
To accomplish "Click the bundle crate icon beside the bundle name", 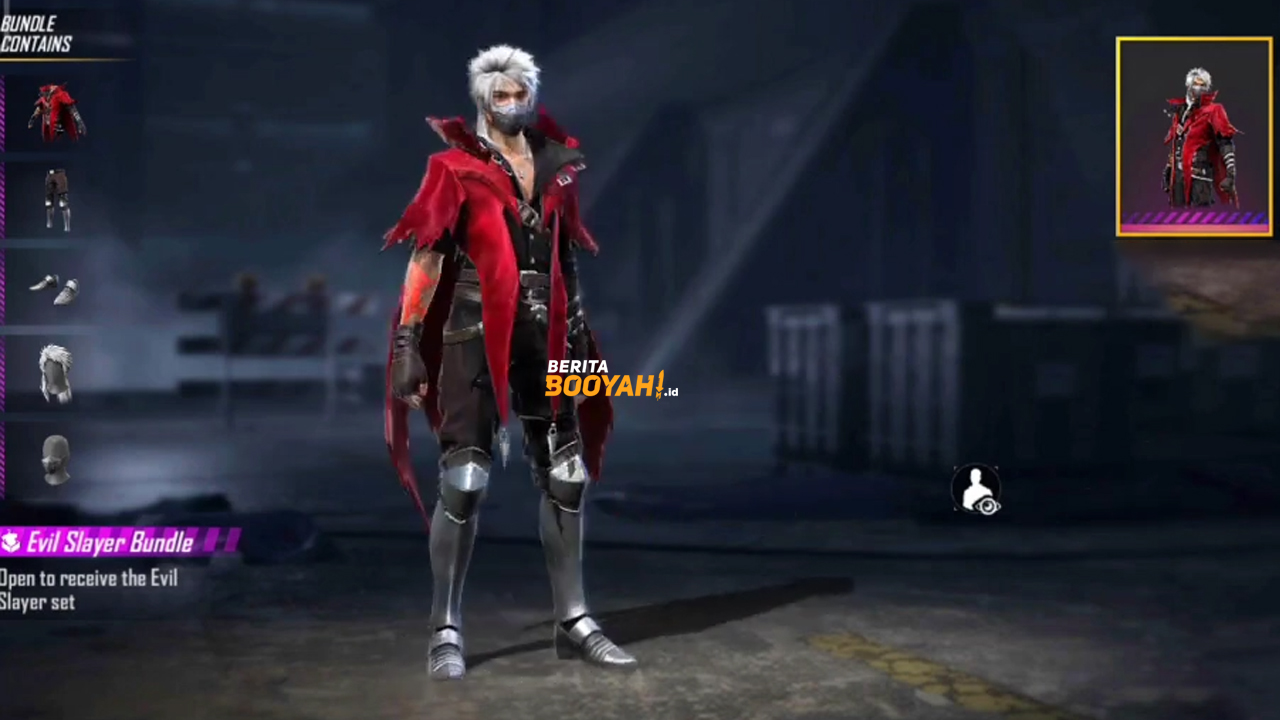I will click(x=10, y=542).
